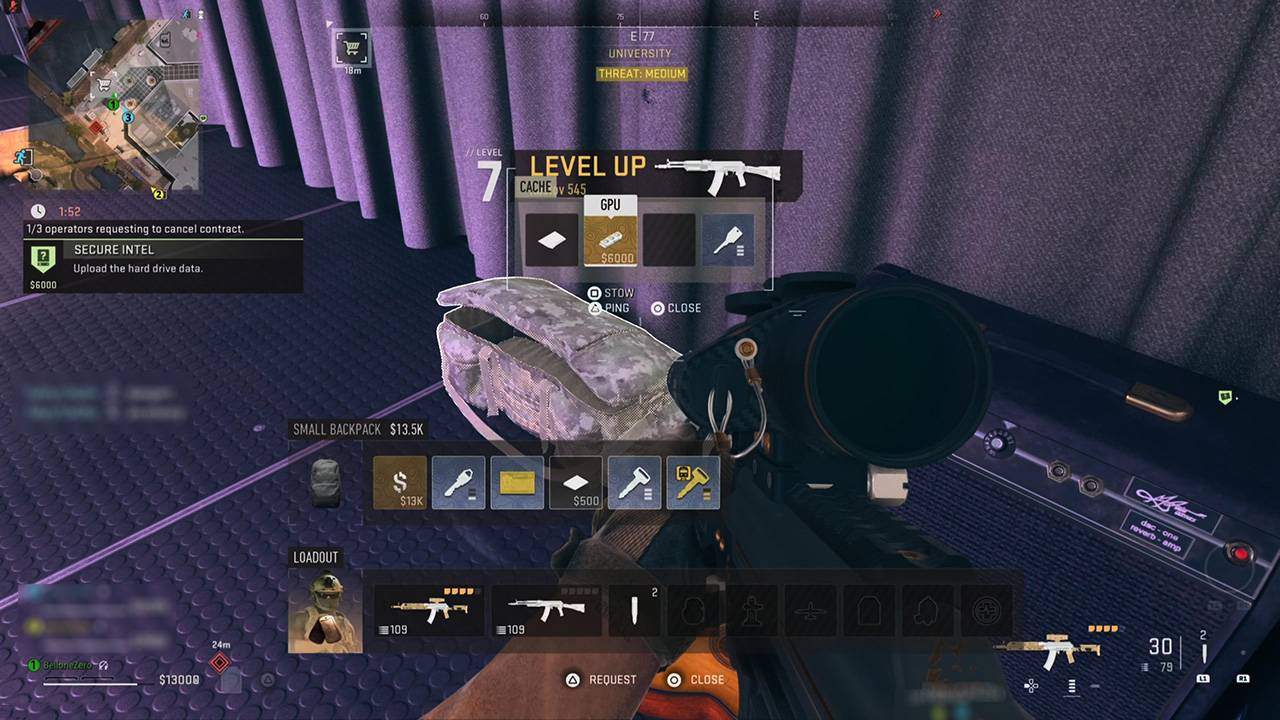Select the white document item in the cache

point(551,239)
